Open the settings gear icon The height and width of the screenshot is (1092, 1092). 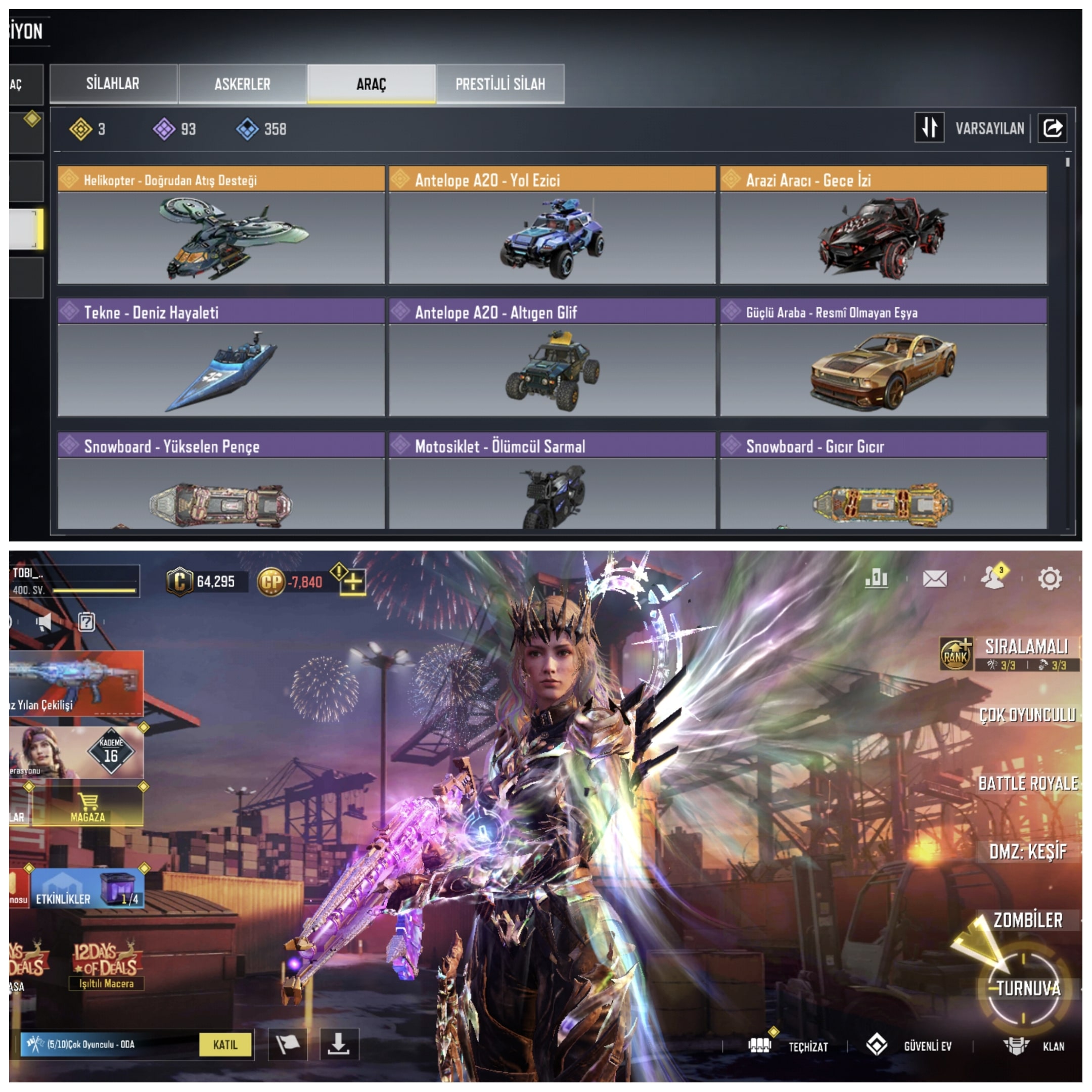click(1050, 578)
